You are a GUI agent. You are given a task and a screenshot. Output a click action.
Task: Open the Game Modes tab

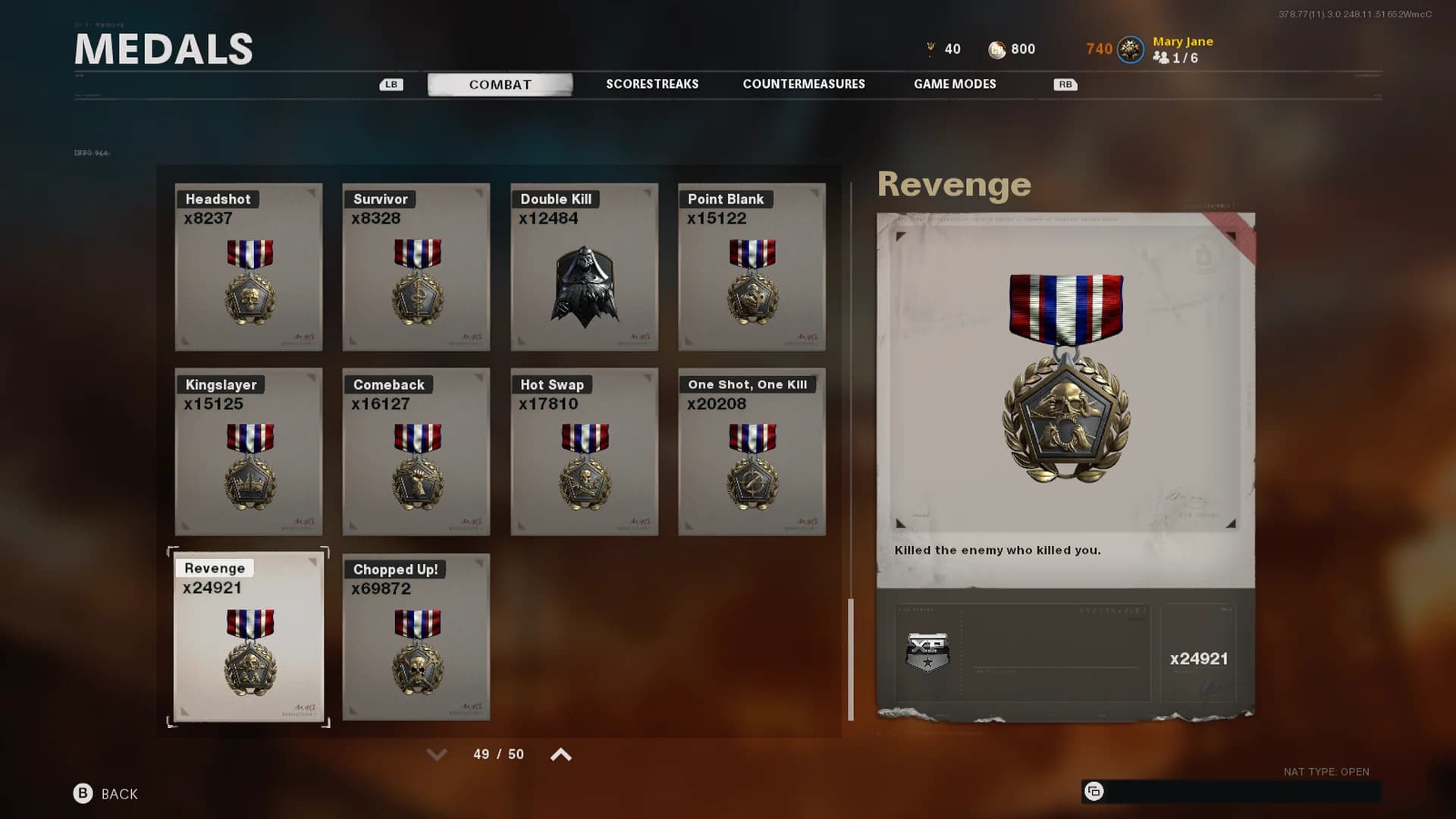click(955, 84)
